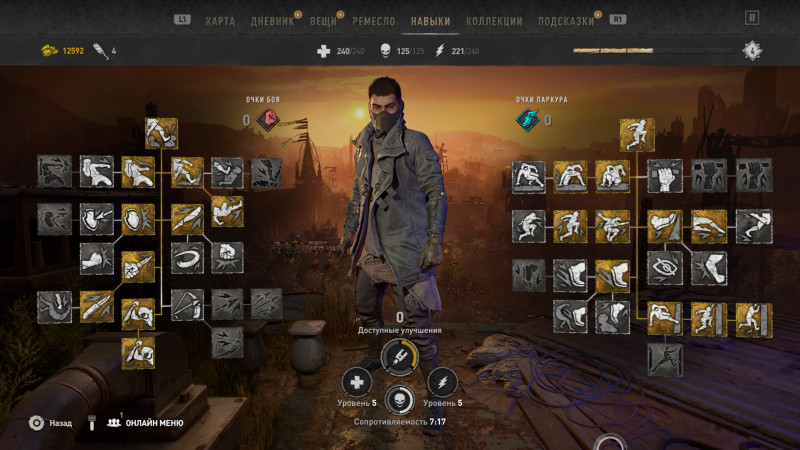Select the circular swirl combat skill
800x450 pixels.
coord(187,256)
